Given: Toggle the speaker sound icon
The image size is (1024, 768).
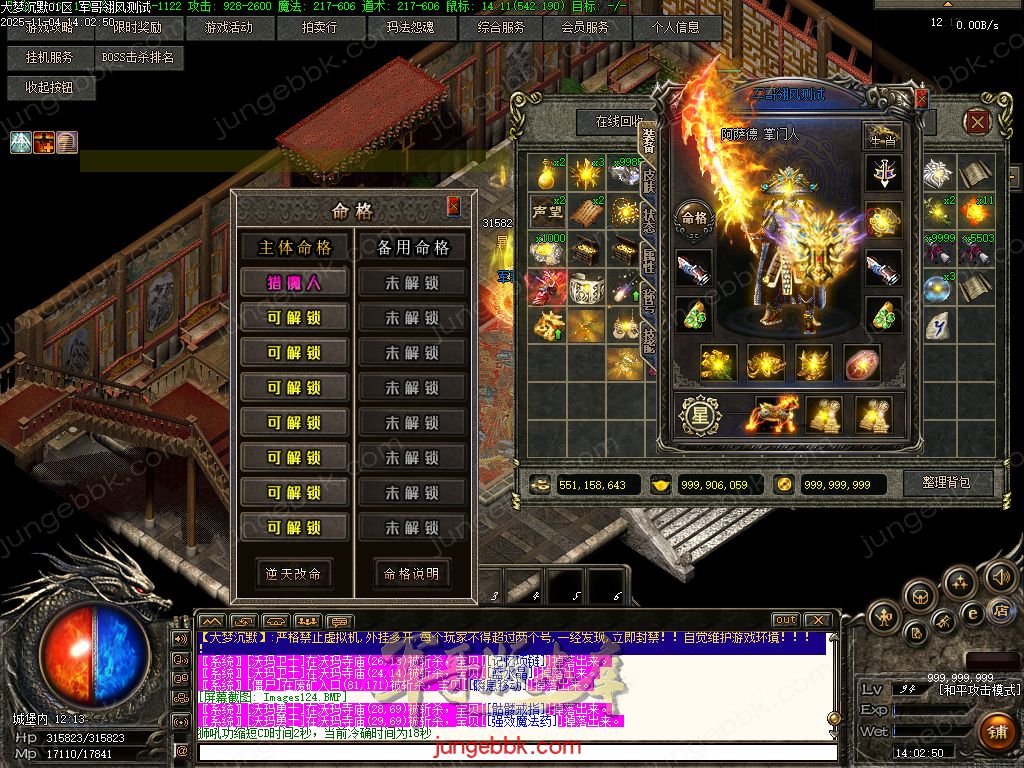Looking at the screenshot, I should point(1000,577).
